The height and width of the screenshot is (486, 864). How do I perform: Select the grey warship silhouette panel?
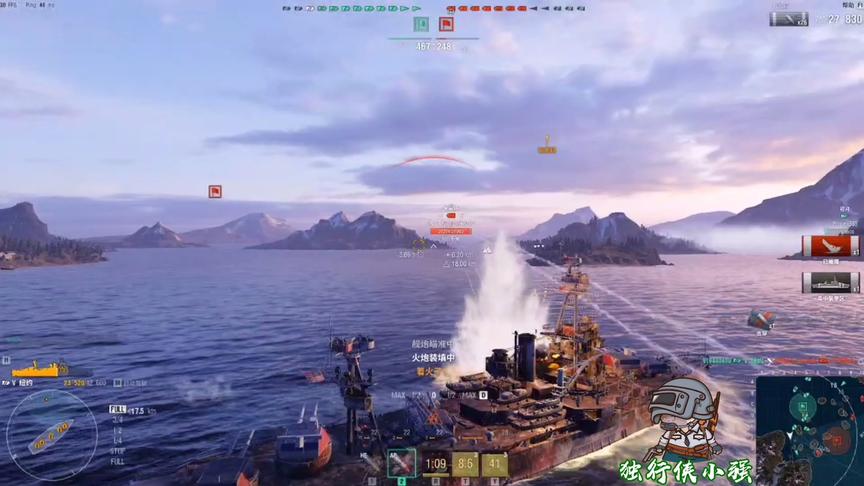tap(830, 282)
